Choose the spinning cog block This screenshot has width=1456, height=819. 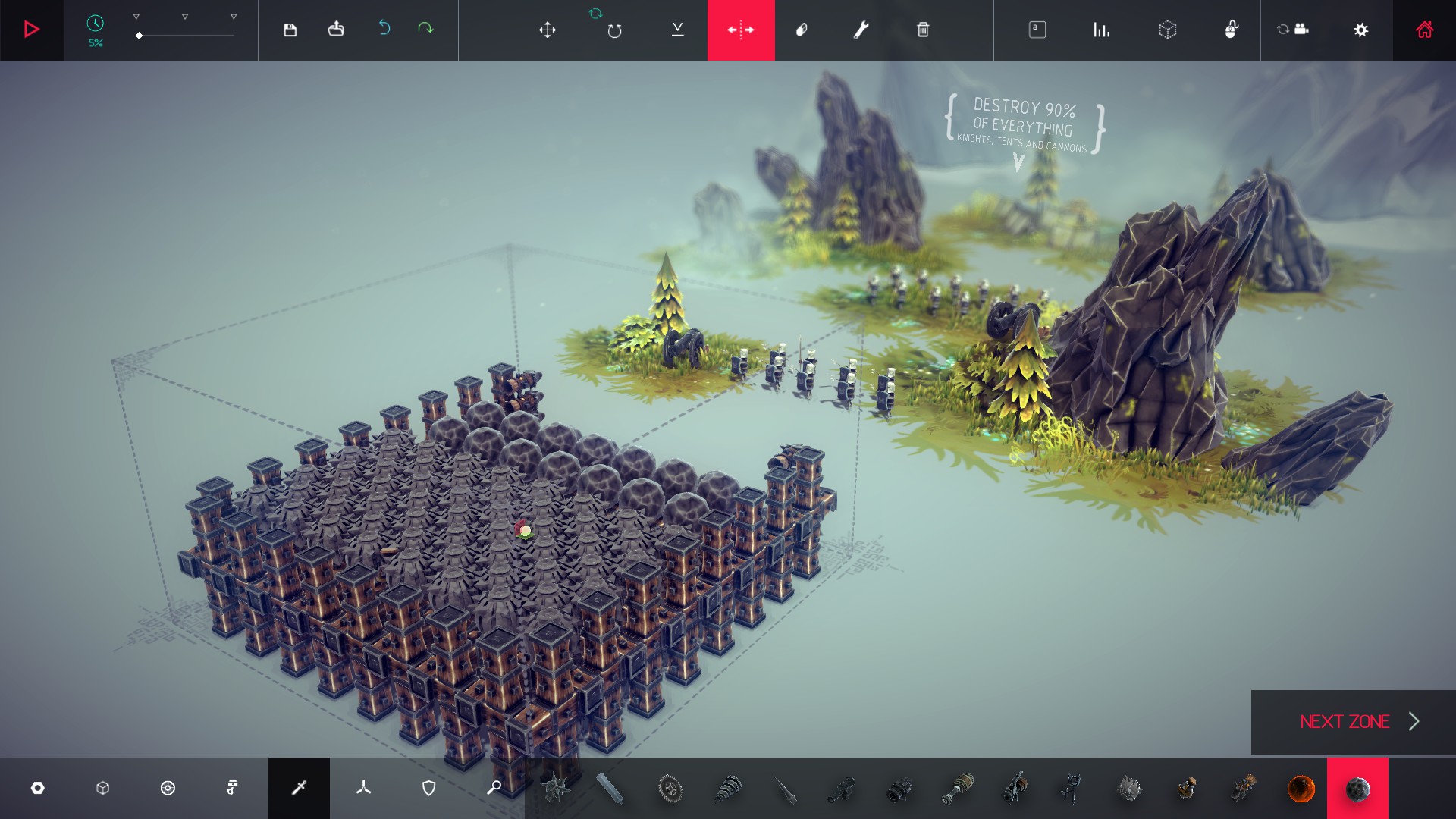pos(671,788)
